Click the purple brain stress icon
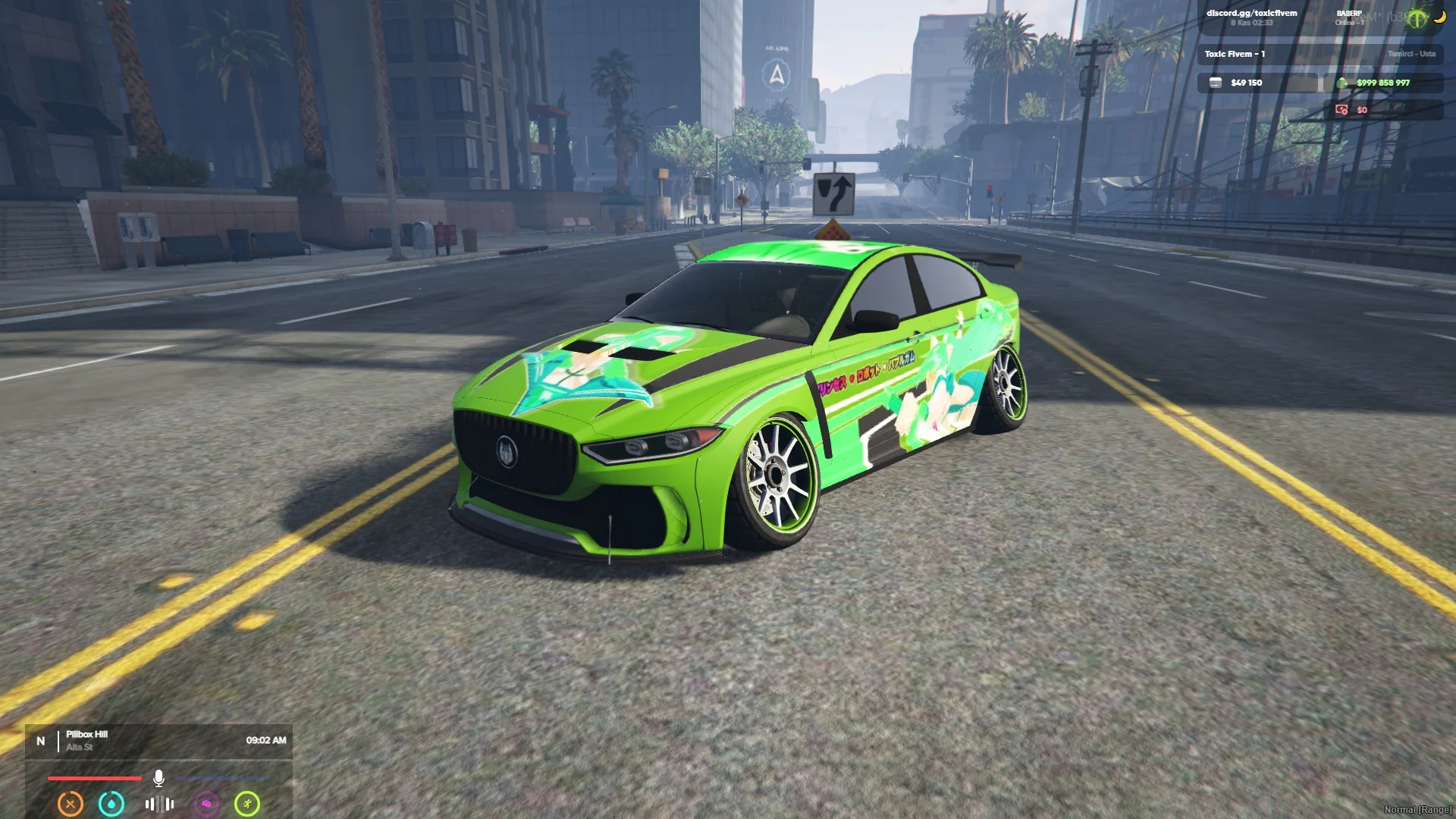The width and height of the screenshot is (1456, 819). [206, 803]
